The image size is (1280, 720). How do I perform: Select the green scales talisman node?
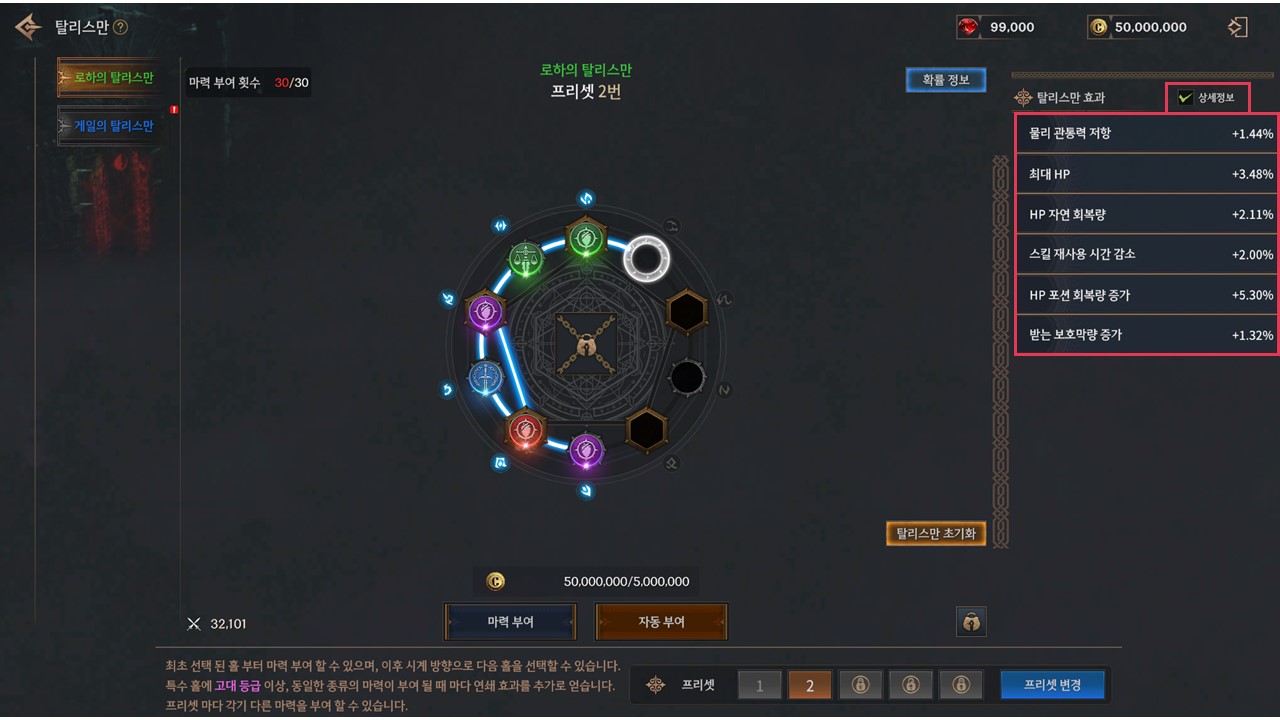tap(525, 258)
